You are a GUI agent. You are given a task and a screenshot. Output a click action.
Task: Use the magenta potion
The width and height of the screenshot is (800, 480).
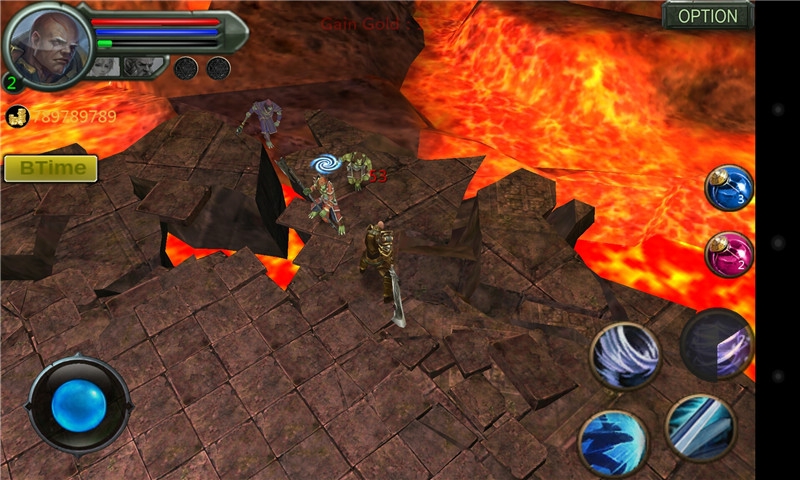[x=728, y=254]
